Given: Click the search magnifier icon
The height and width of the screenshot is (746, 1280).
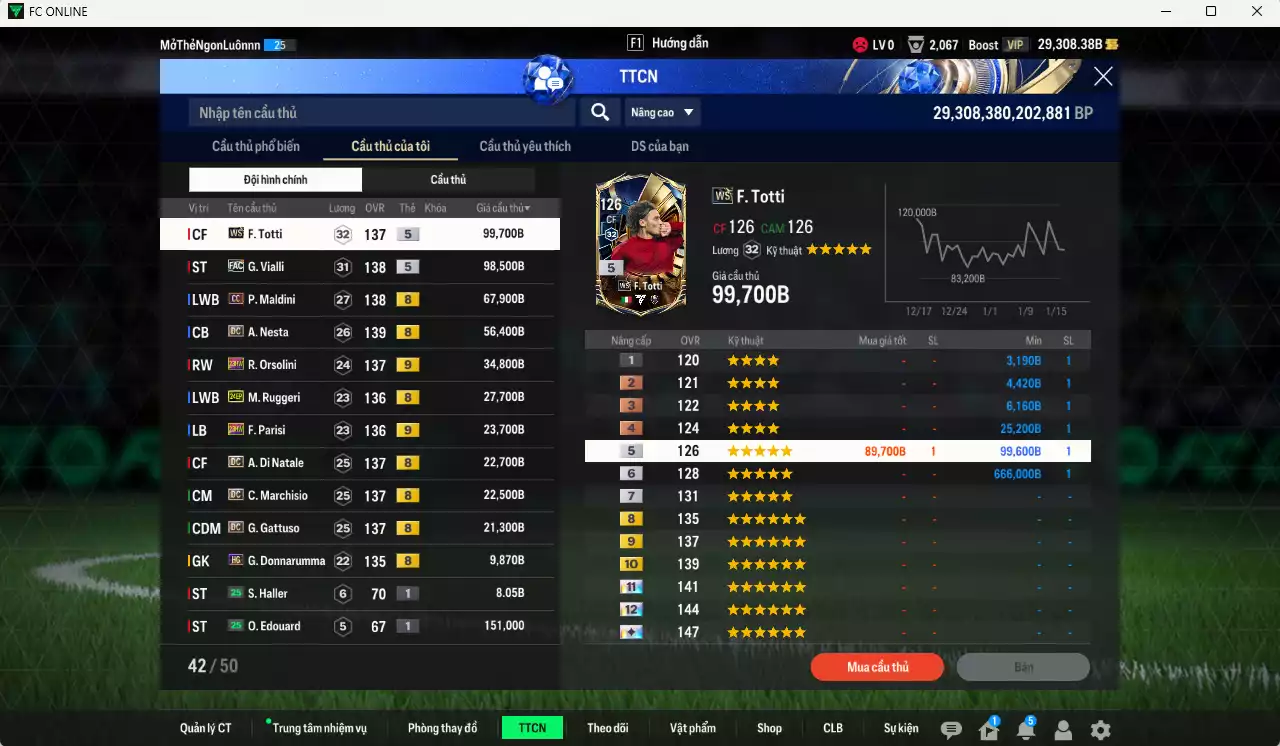Looking at the screenshot, I should click(599, 112).
